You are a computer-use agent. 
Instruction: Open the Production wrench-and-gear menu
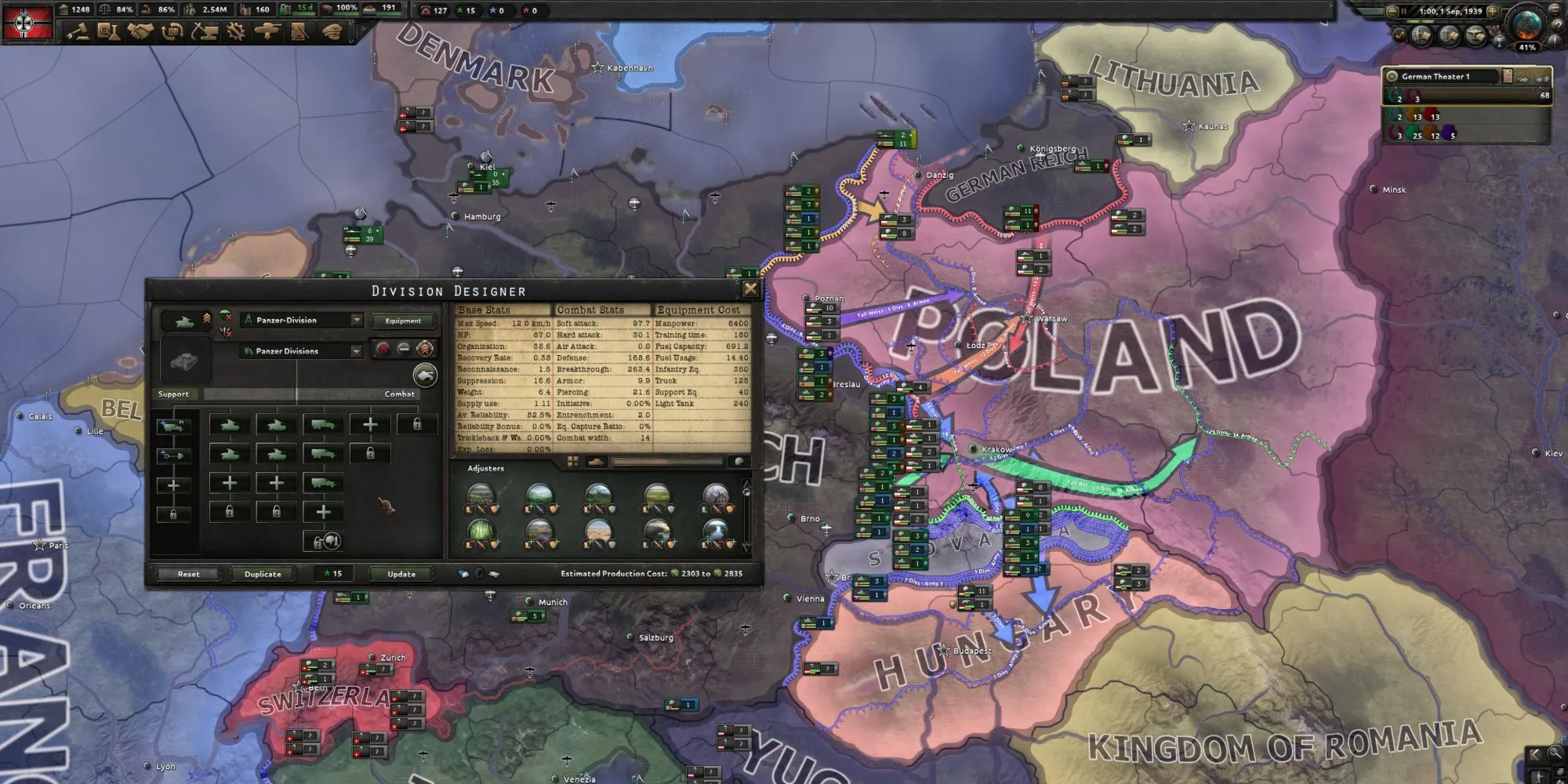pyautogui.click(x=235, y=32)
